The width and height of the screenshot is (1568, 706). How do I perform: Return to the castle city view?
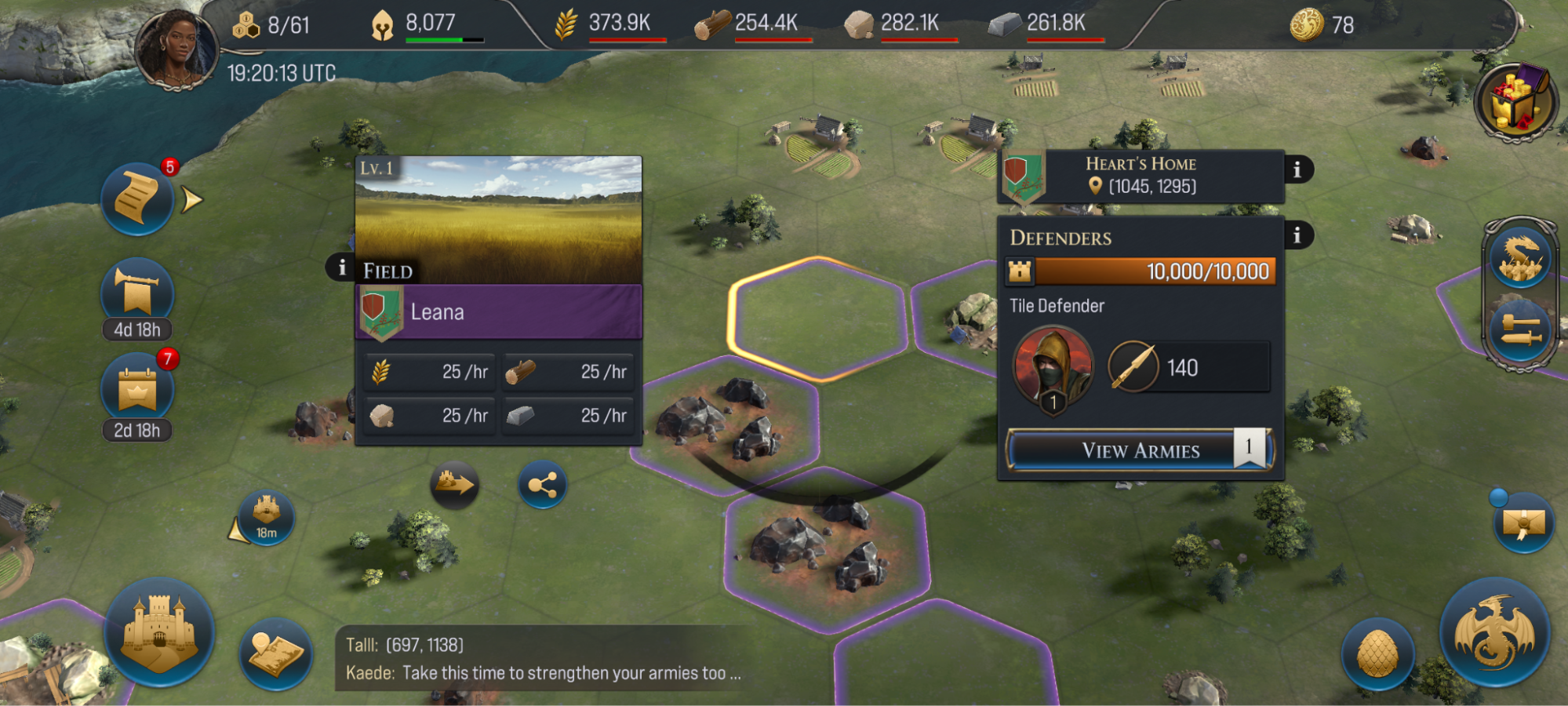(x=159, y=632)
